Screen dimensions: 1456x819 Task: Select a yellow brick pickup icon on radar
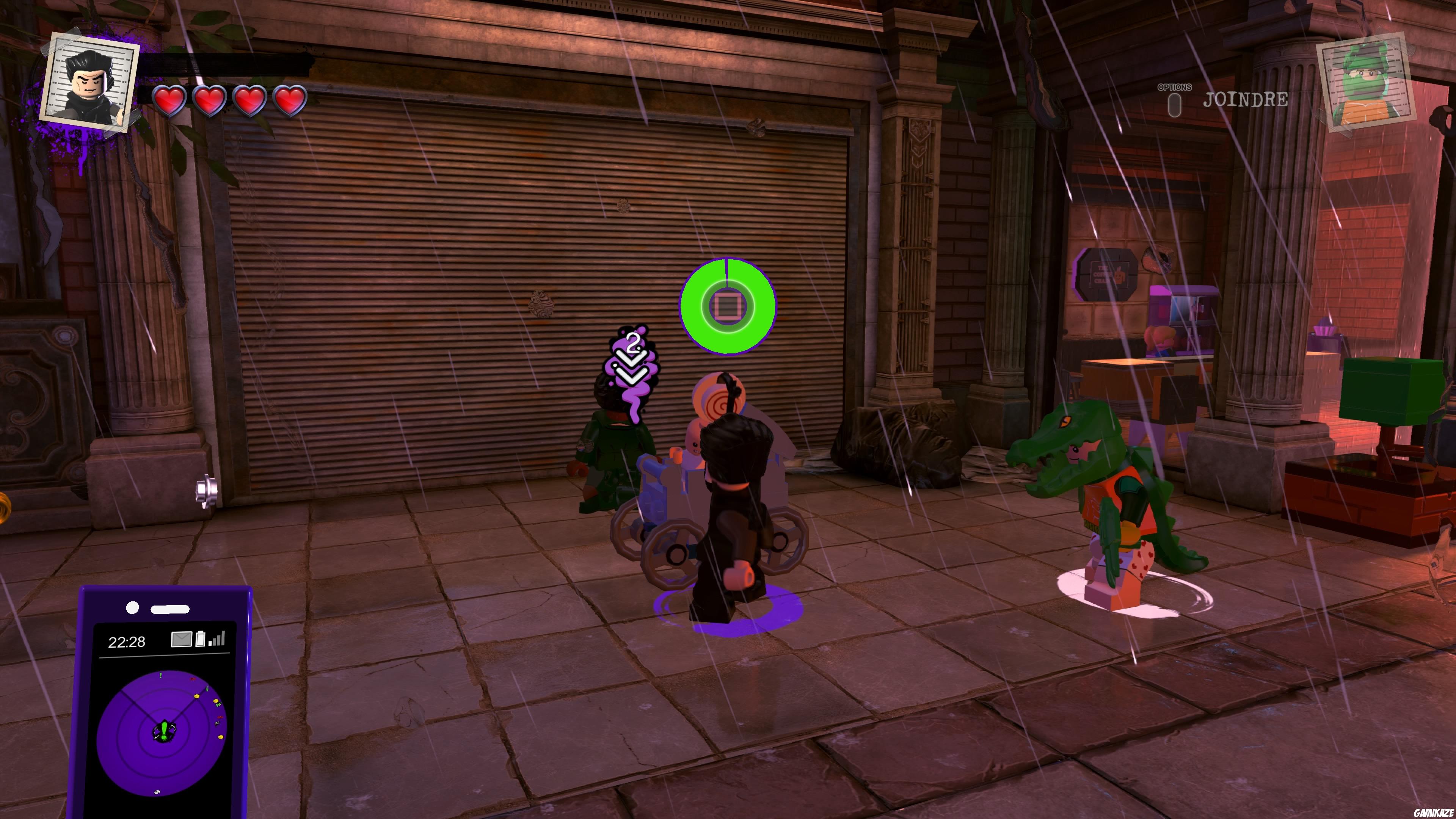tap(197, 697)
